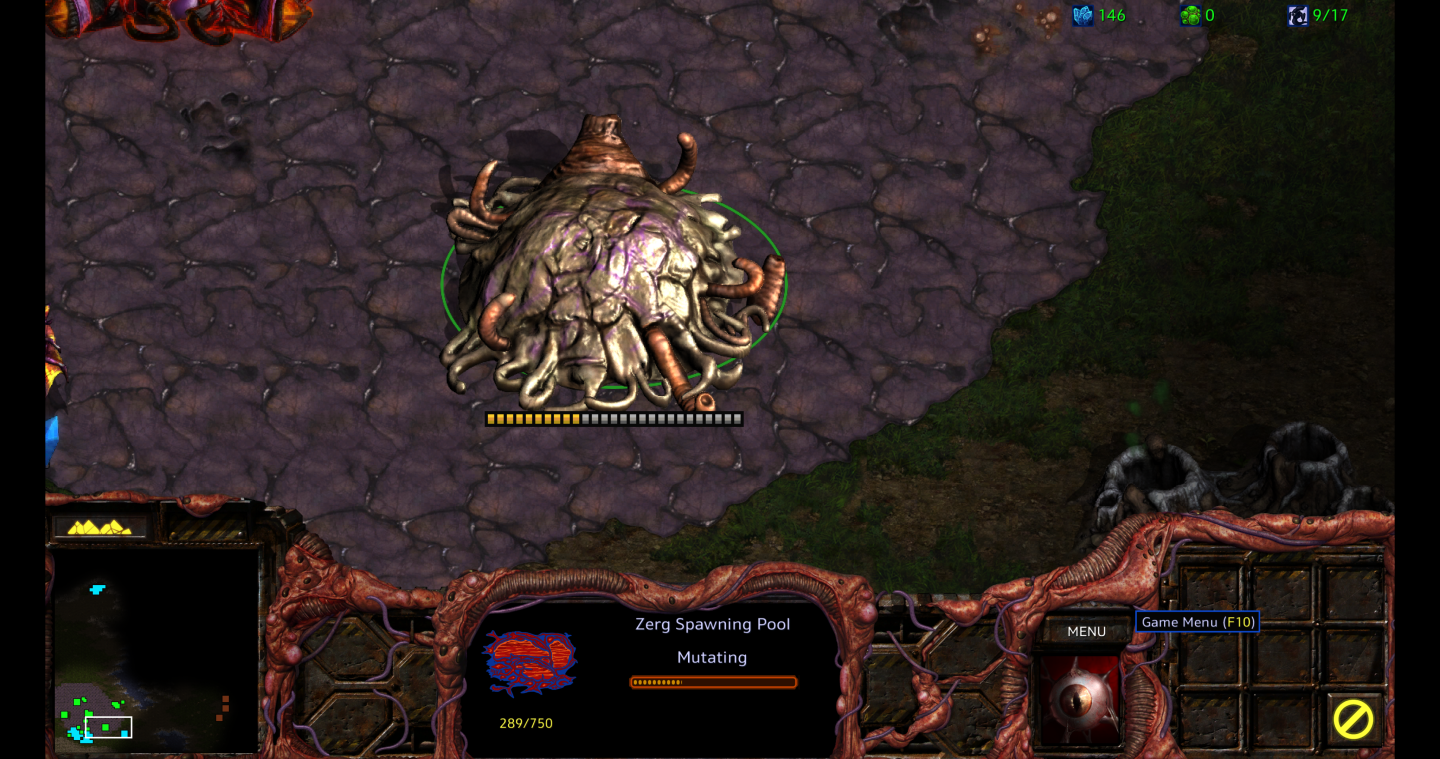Click the Zerg Spawning Pool name label
Image resolution: width=1440 pixels, height=759 pixels.
[x=711, y=623]
